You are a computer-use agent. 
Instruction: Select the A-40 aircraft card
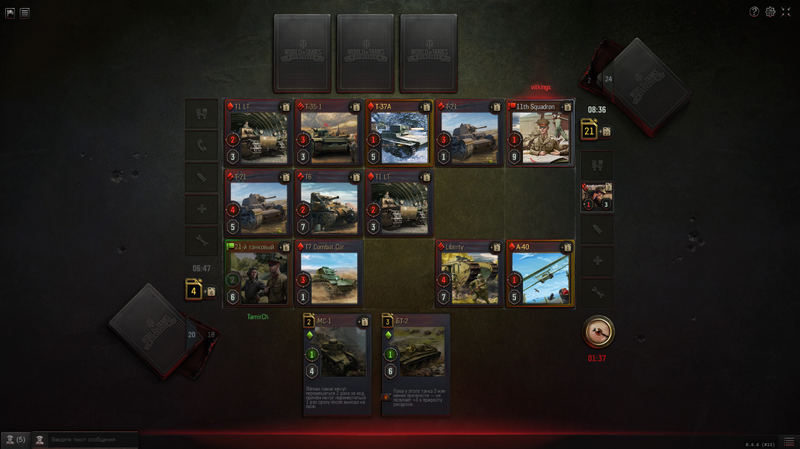[x=540, y=273]
